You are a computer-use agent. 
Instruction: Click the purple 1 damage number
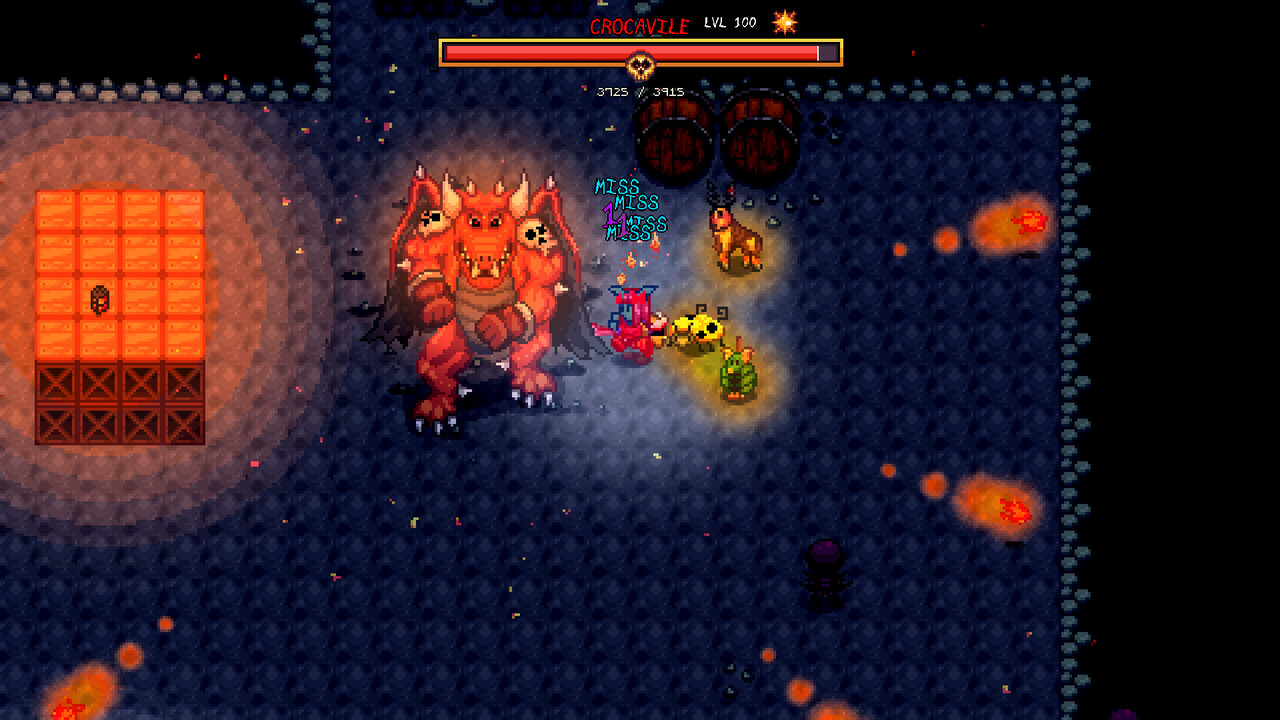(610, 218)
